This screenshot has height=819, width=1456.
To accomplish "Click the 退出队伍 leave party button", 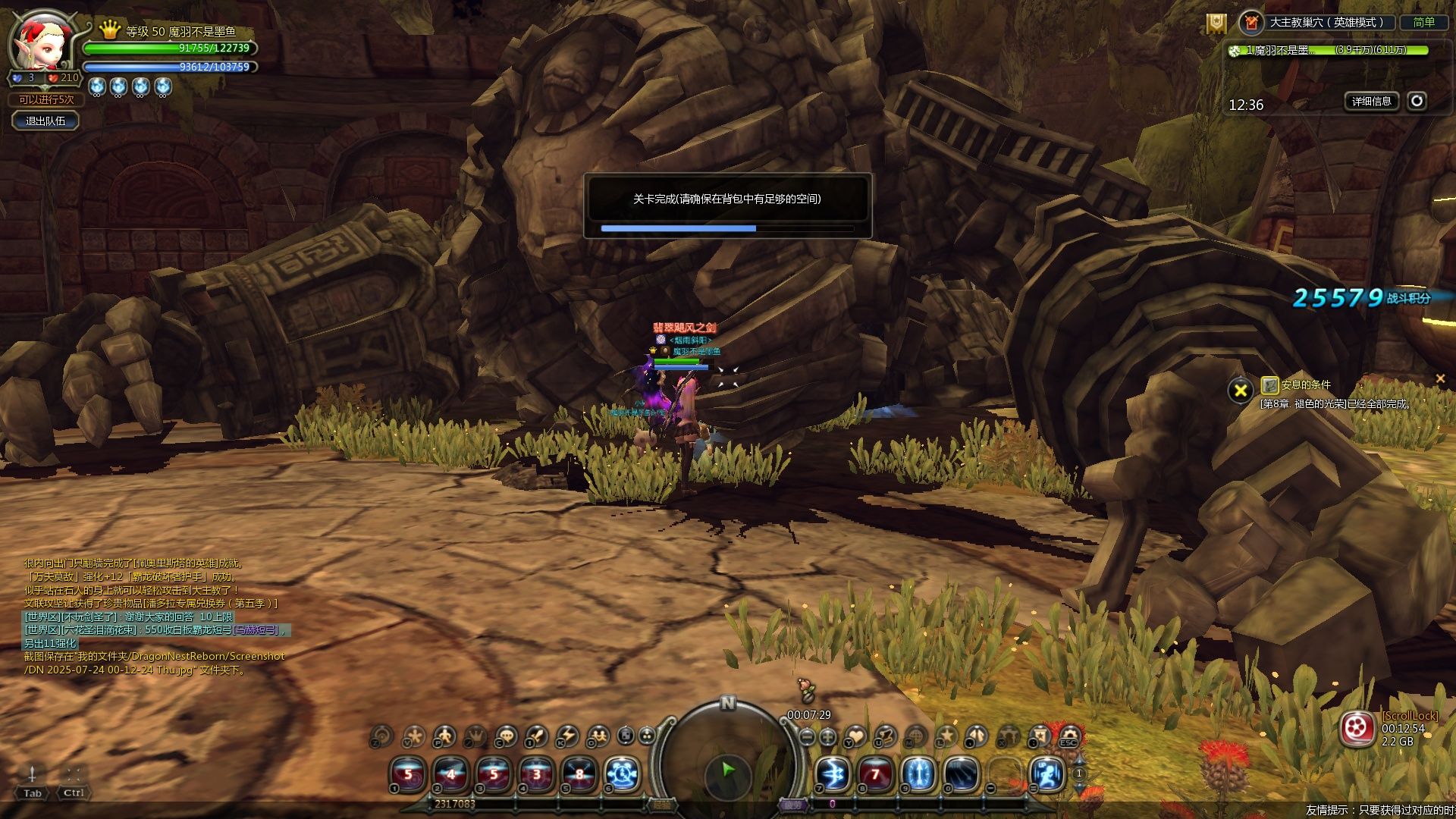I will pos(45,121).
